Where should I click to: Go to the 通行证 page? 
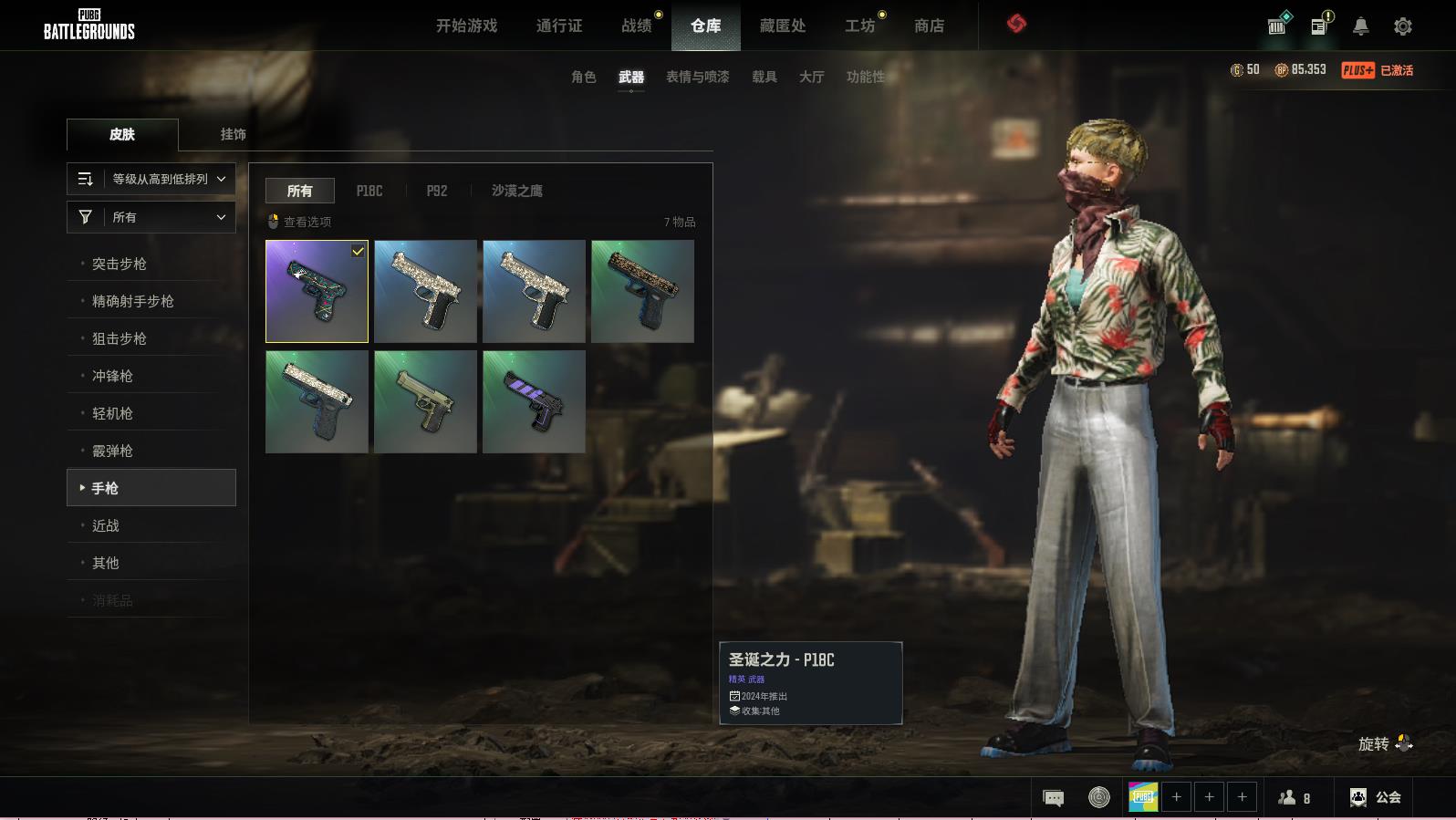pyautogui.click(x=558, y=26)
